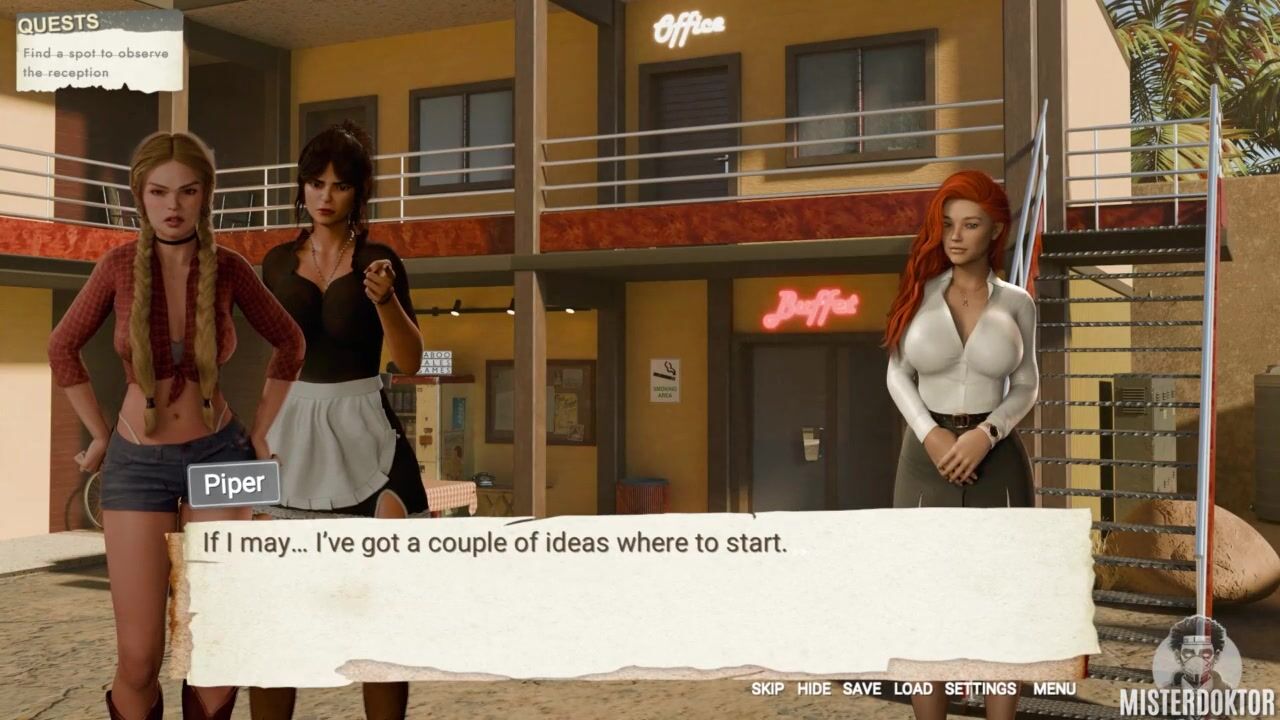
Task: Open the Save game screen
Action: [x=861, y=689]
